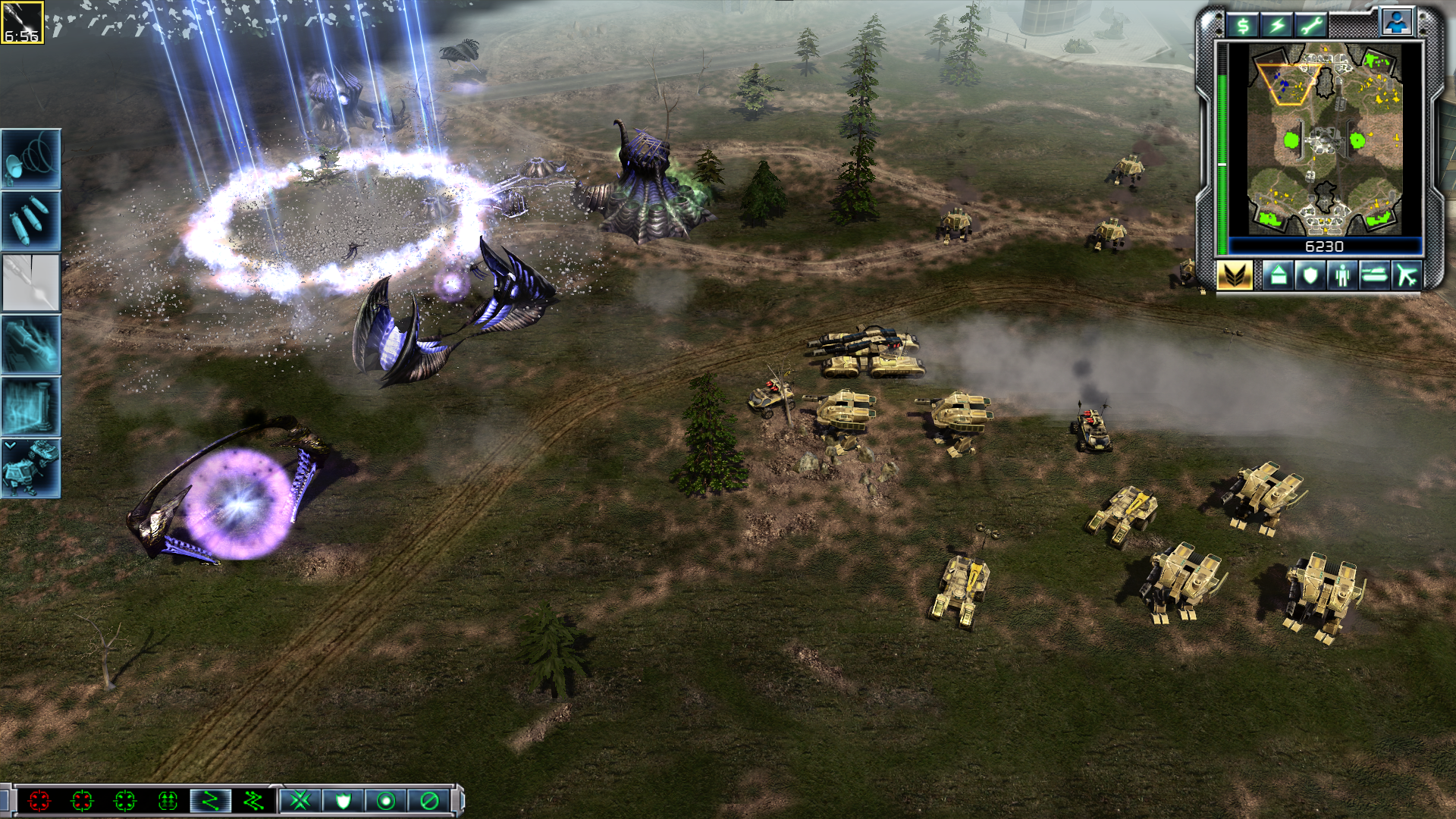Click the ion cannon countdown timer icon
Image resolution: width=1456 pixels, height=819 pixels.
pyautogui.click(x=22, y=23)
